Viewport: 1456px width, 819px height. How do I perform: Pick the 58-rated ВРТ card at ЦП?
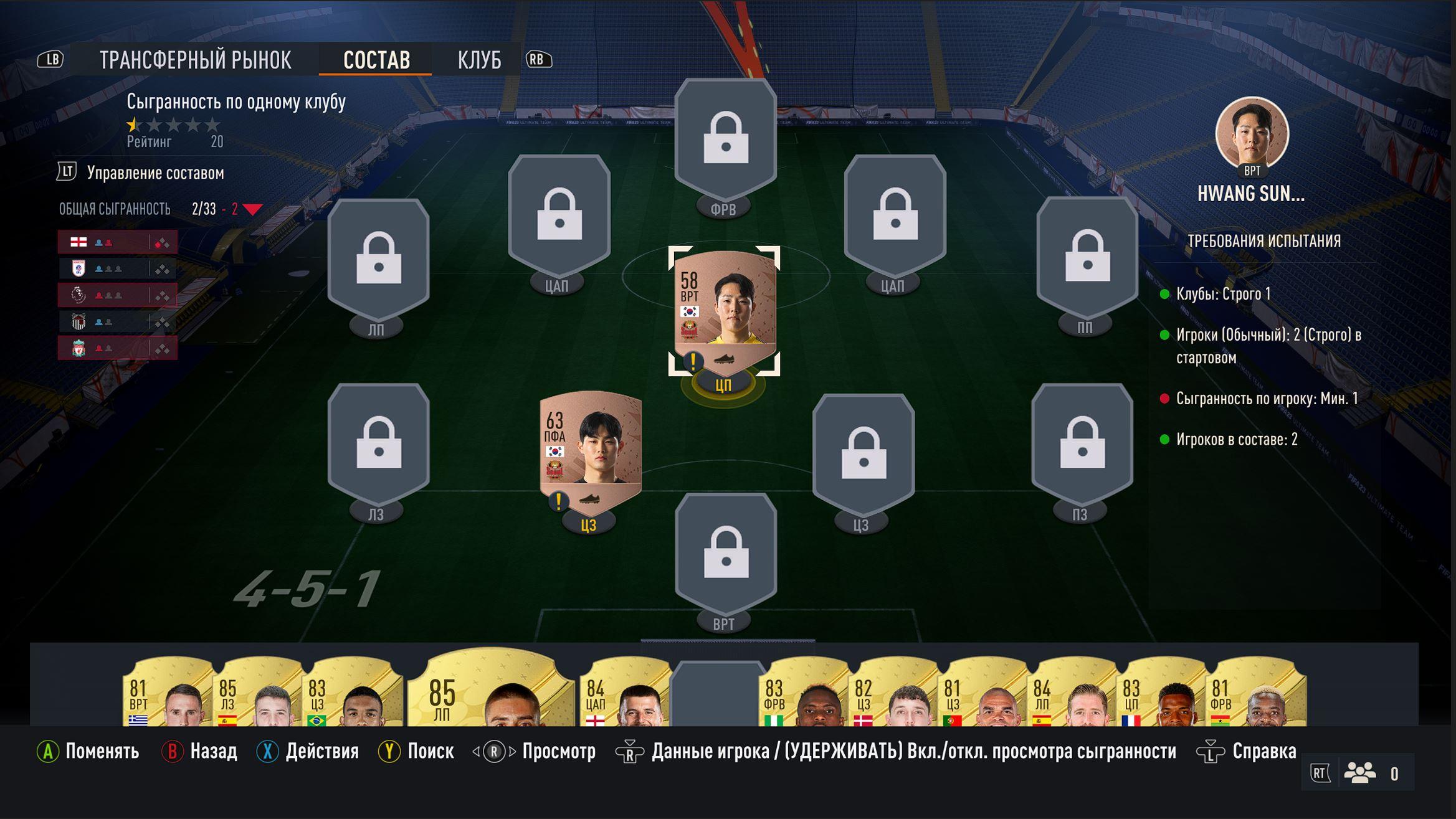pyautogui.click(x=724, y=308)
